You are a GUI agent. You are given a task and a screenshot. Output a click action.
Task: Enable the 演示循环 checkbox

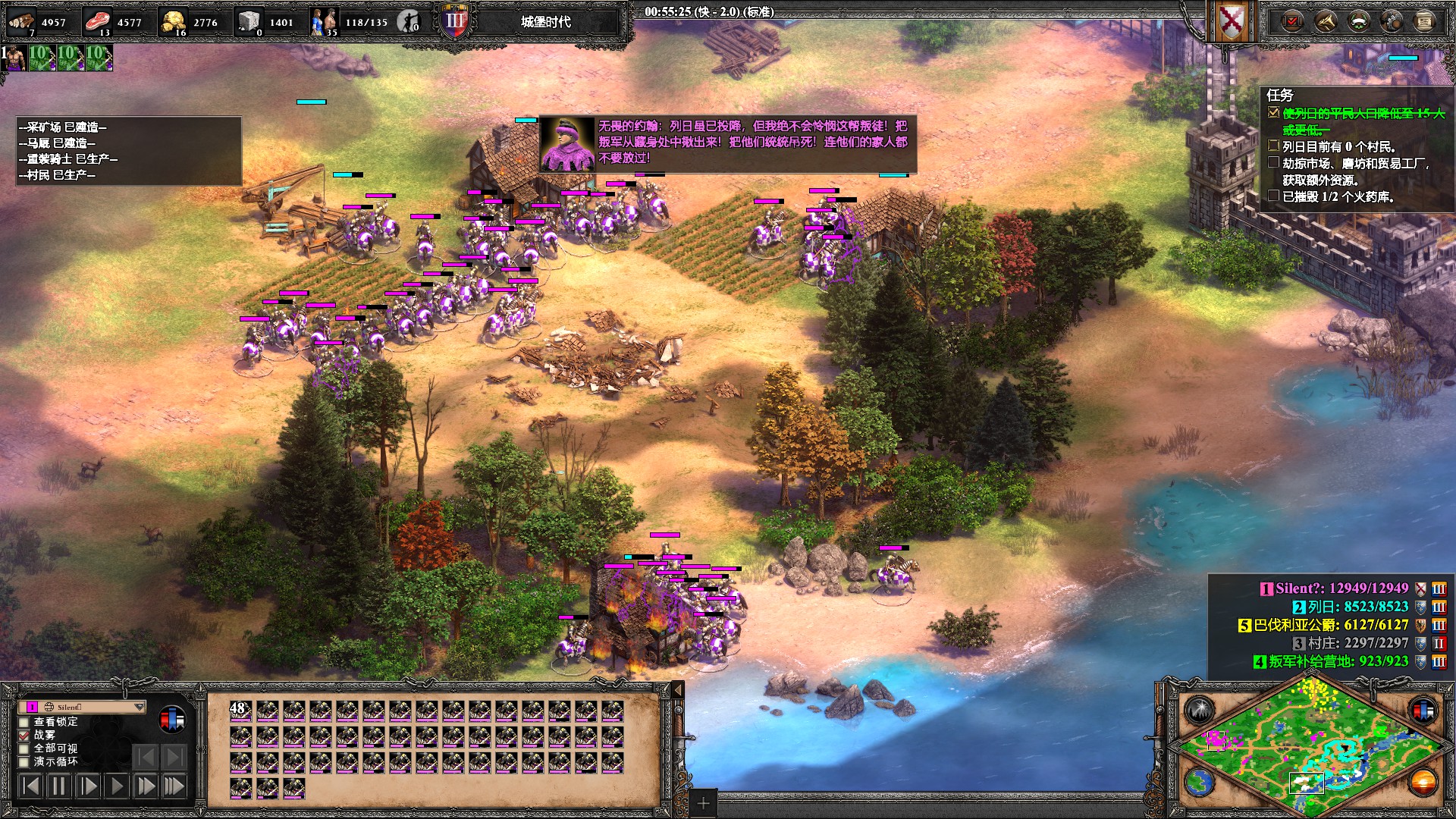pyautogui.click(x=24, y=762)
